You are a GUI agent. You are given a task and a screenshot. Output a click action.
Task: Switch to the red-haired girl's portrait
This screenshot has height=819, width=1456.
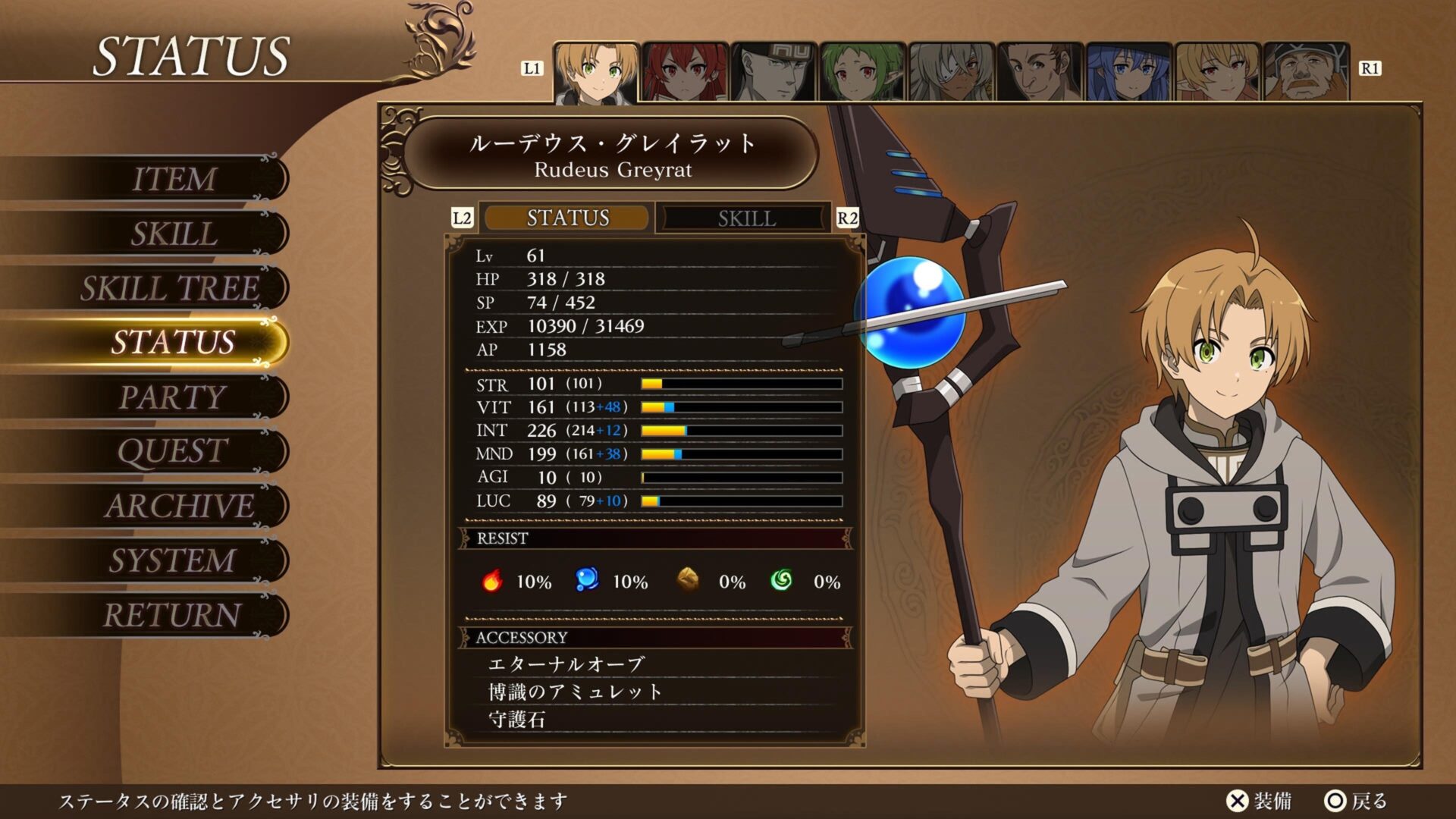point(685,73)
